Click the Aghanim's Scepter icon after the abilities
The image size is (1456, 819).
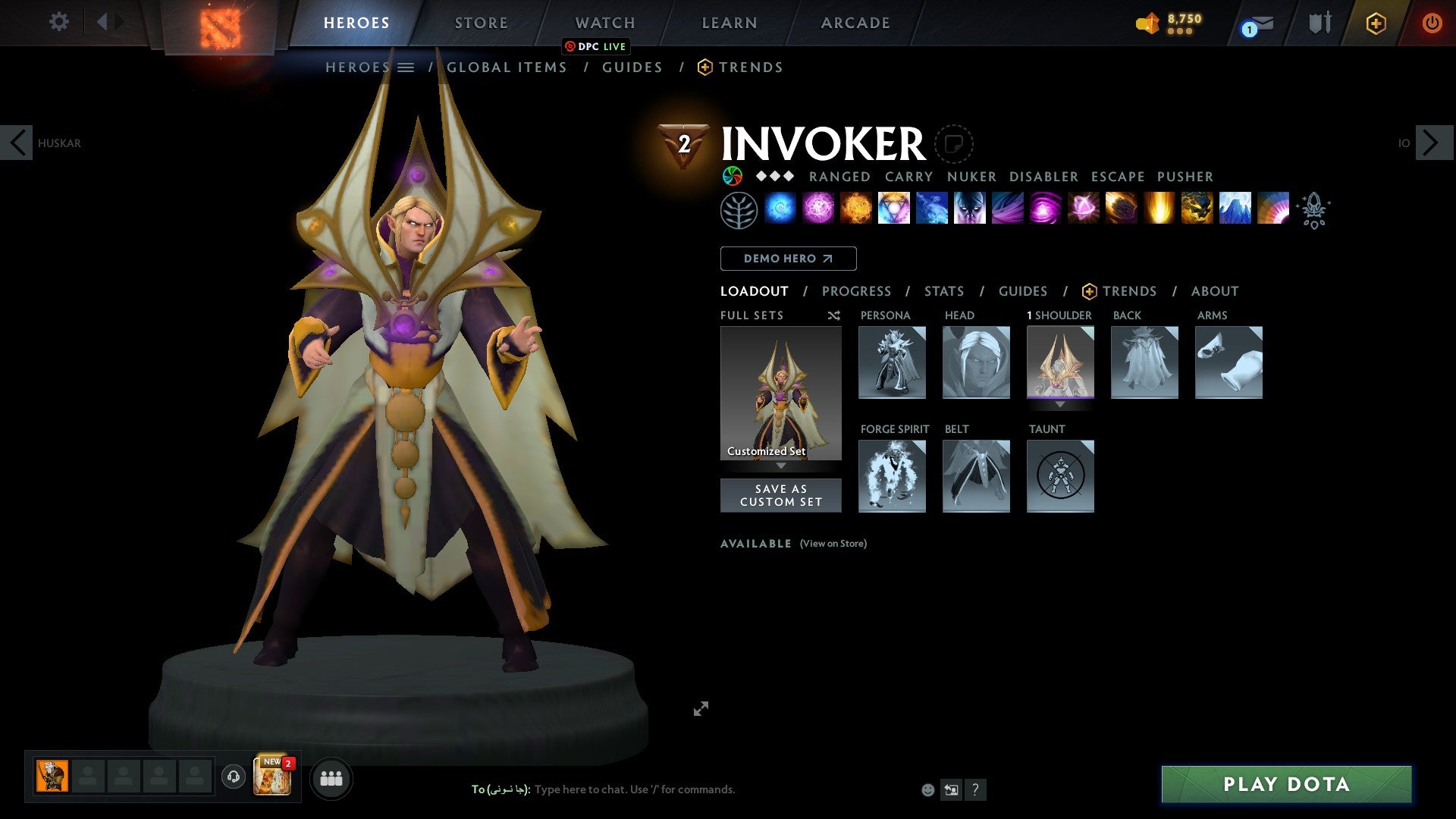coord(1314,212)
